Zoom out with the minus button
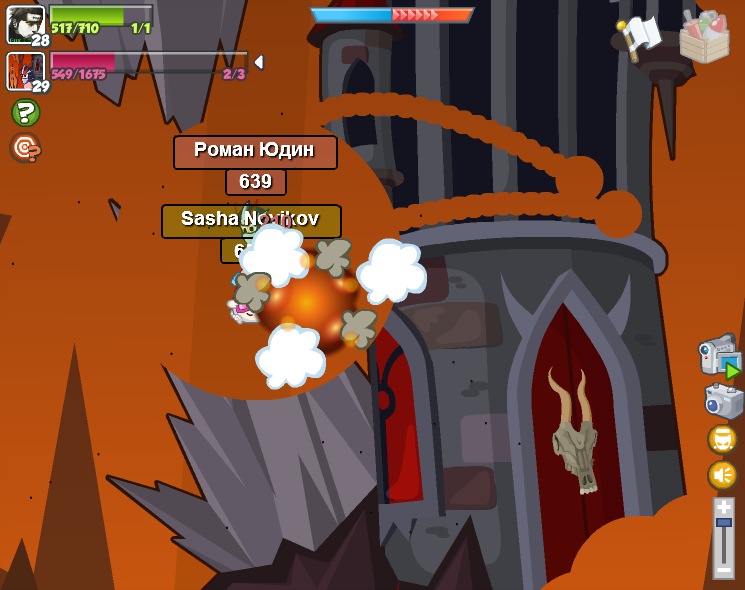745x590 pixels. tap(723, 569)
